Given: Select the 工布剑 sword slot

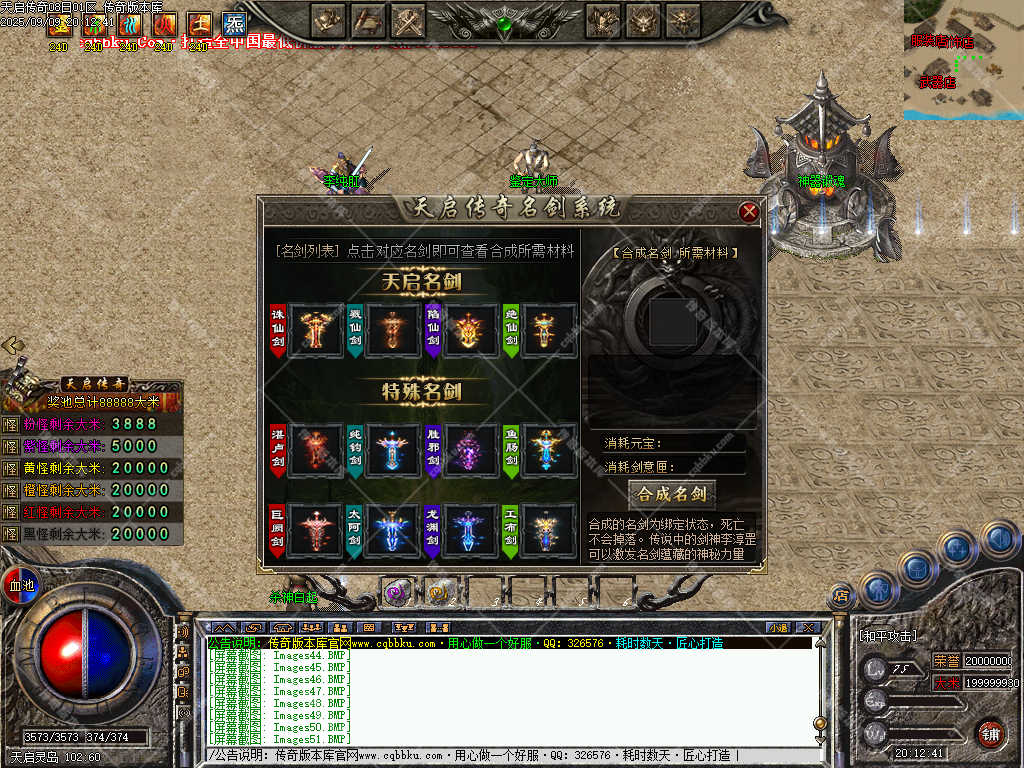Looking at the screenshot, I should click(x=548, y=531).
